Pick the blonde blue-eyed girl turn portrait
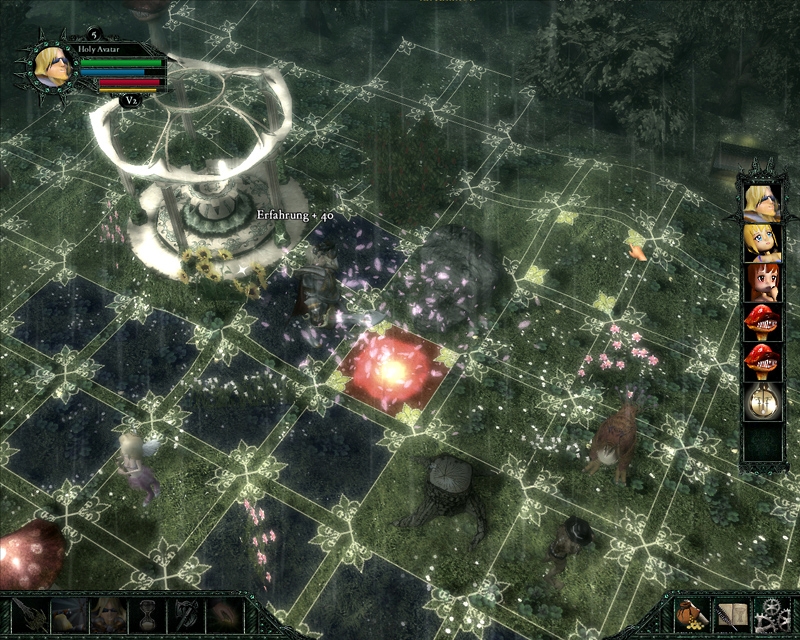The image size is (800, 640). (761, 241)
